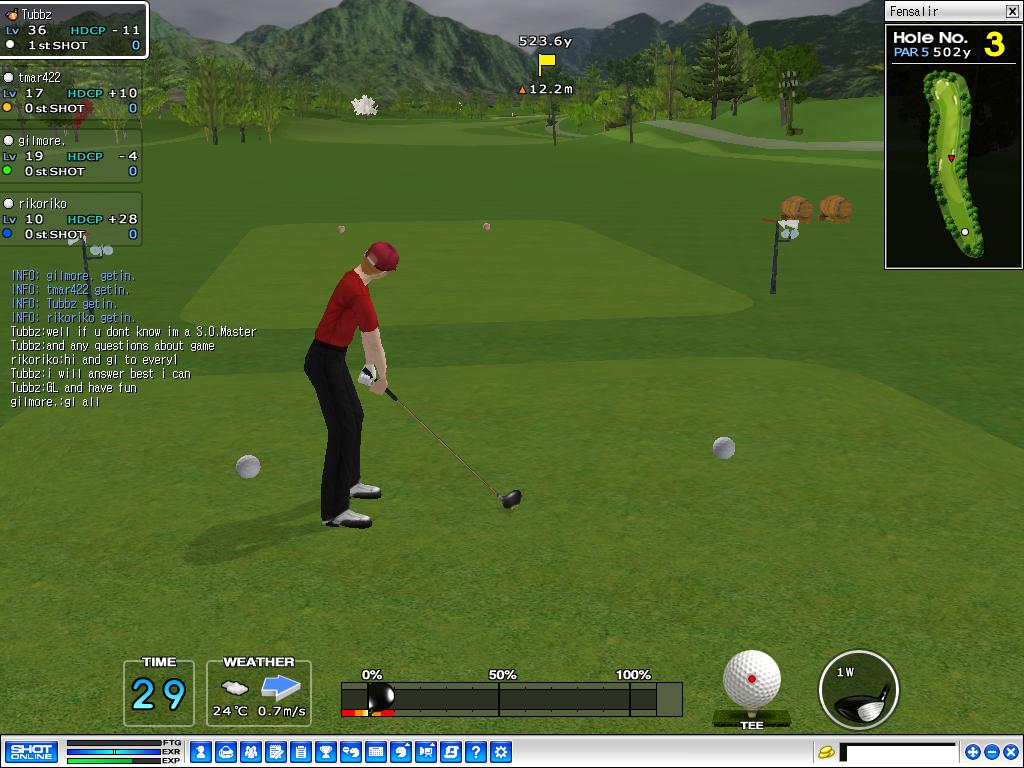This screenshot has width=1024, height=768.
Task: Open the Shot Online logo menu
Action: coord(31,752)
